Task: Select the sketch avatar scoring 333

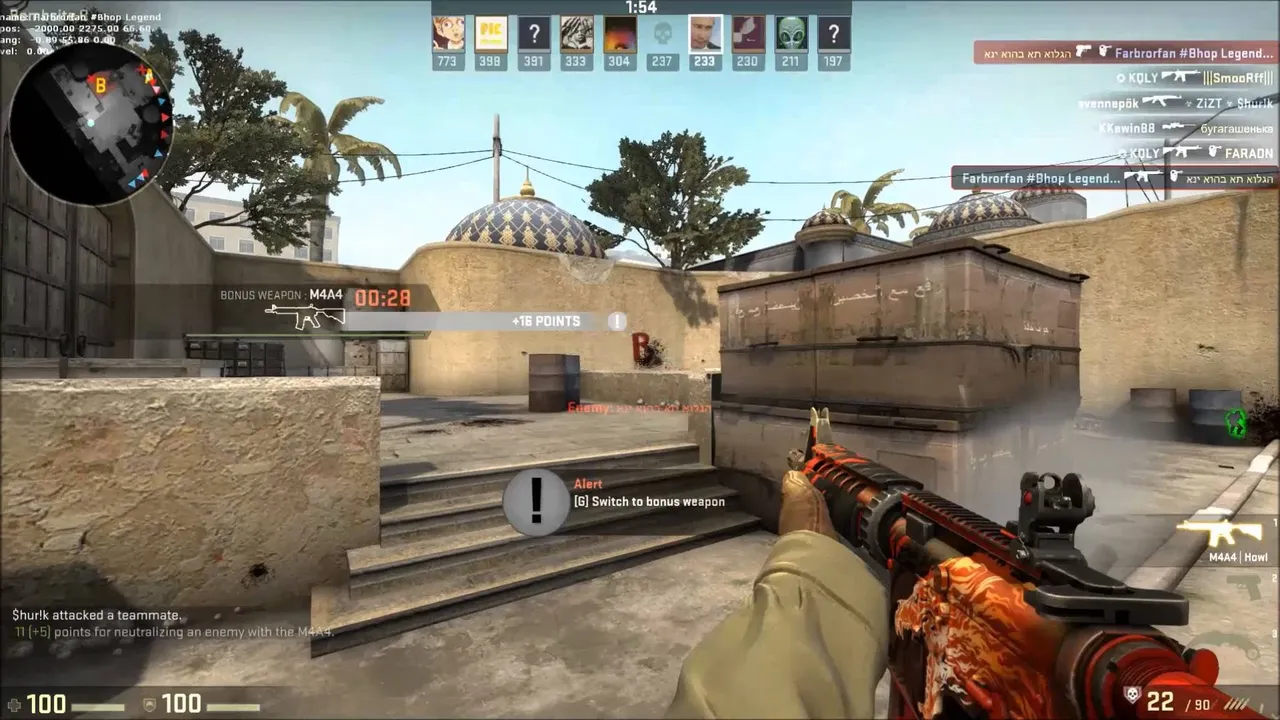Action: (x=576, y=34)
